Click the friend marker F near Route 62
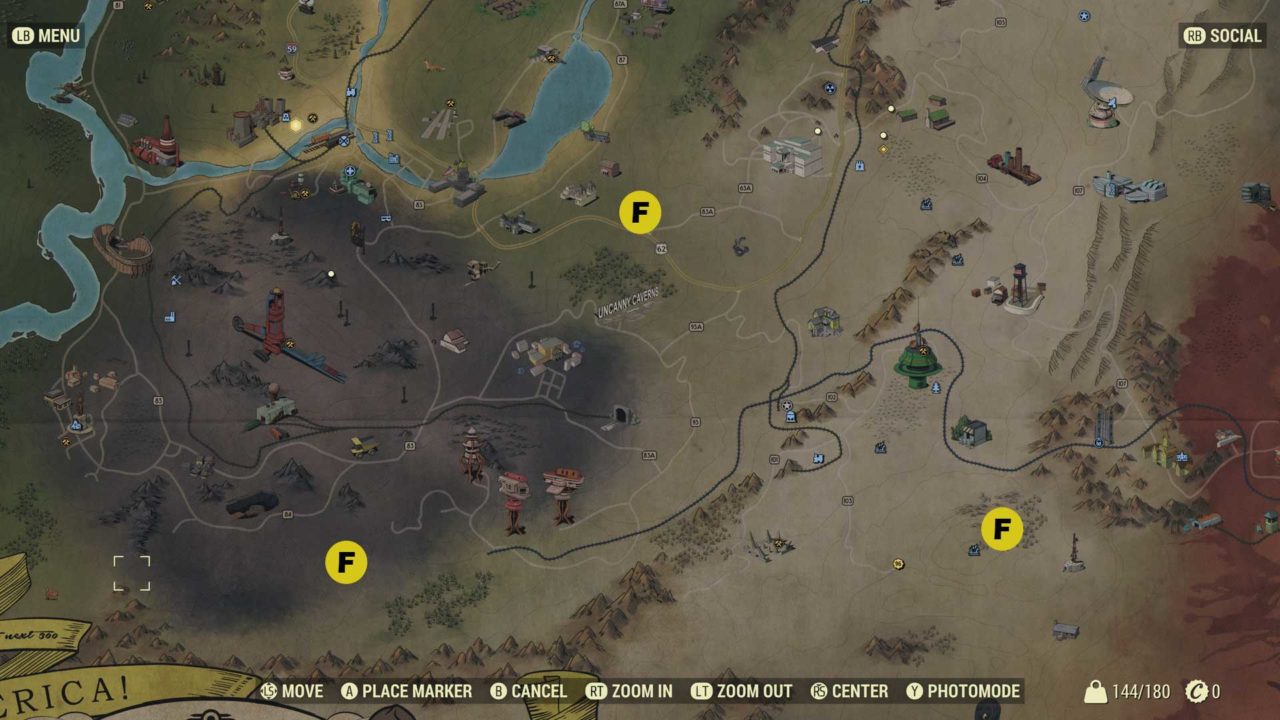 [x=640, y=212]
